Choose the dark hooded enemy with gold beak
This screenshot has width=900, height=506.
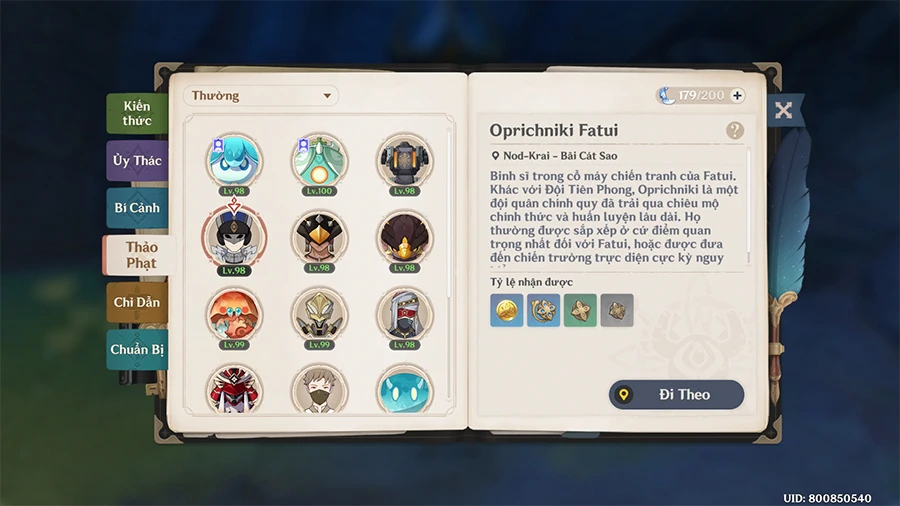(x=404, y=238)
